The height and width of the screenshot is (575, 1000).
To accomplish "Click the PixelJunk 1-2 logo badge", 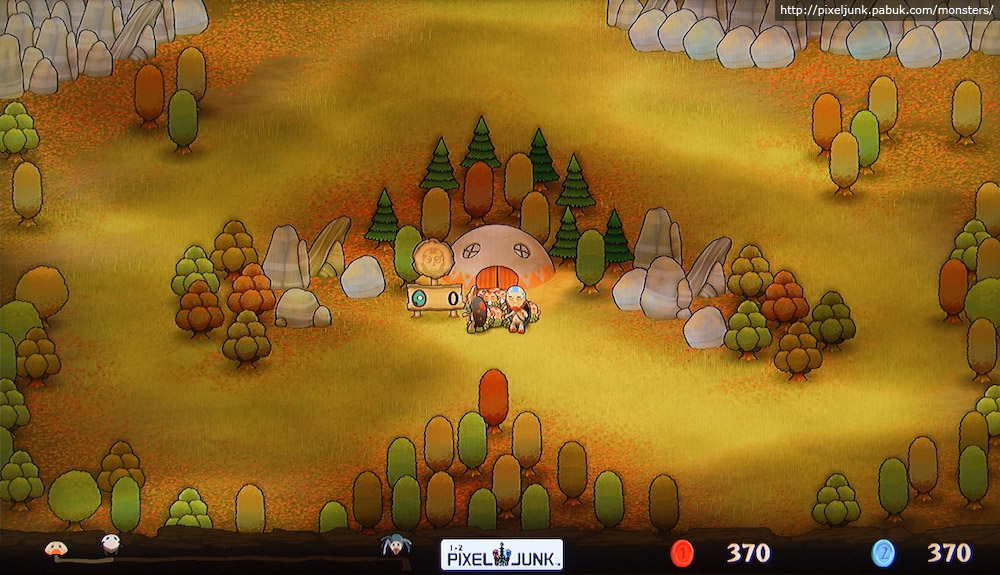I will 502,554.
